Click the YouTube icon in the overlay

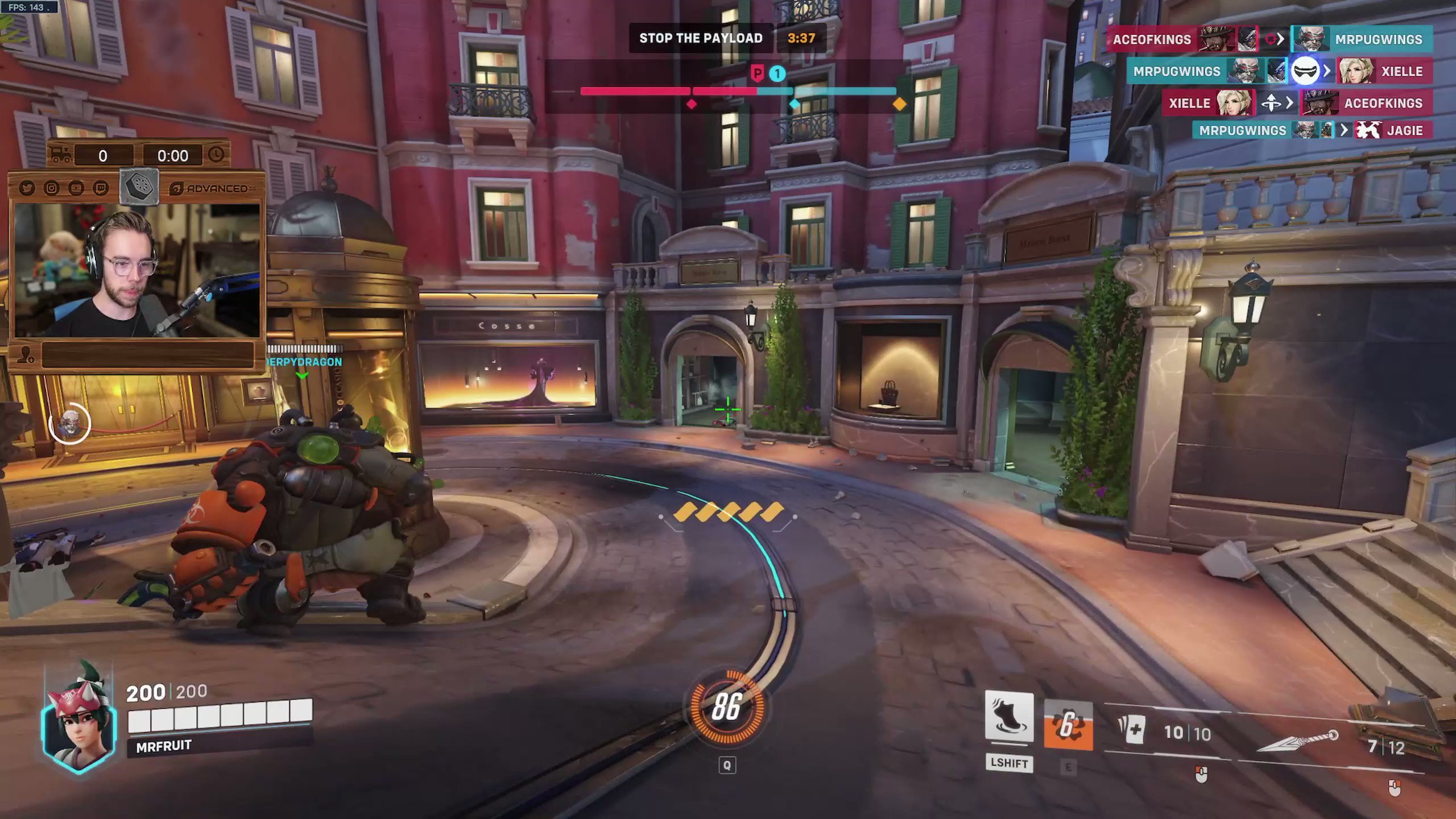(76, 188)
